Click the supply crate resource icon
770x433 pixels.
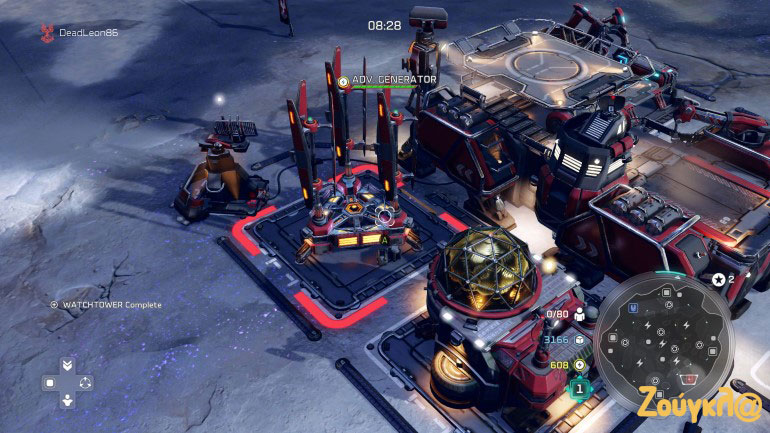(x=579, y=339)
